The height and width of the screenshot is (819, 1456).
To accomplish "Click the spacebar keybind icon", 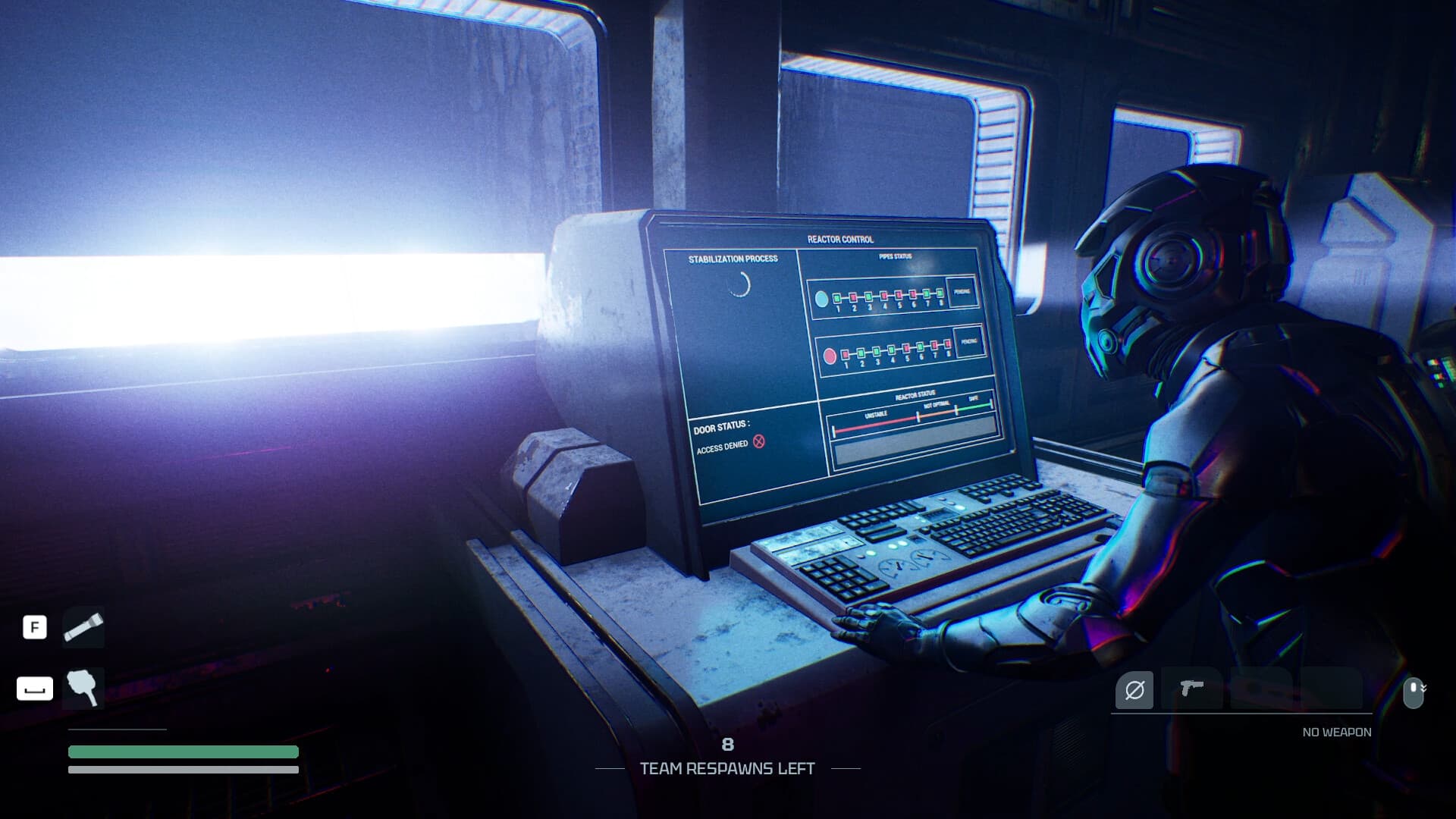I will tap(34, 689).
